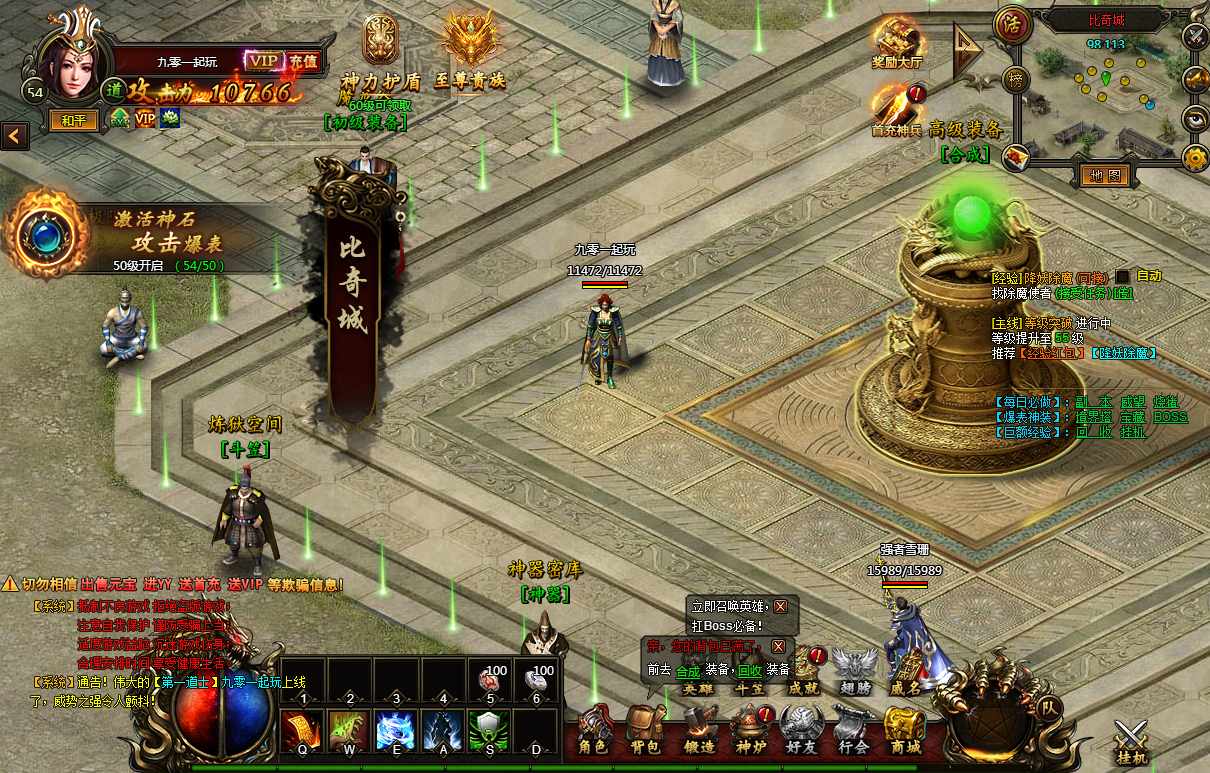Toggle 挂机 auto-battle crossed swords
Viewport: 1210px width, 773px height.
[x=1132, y=742]
